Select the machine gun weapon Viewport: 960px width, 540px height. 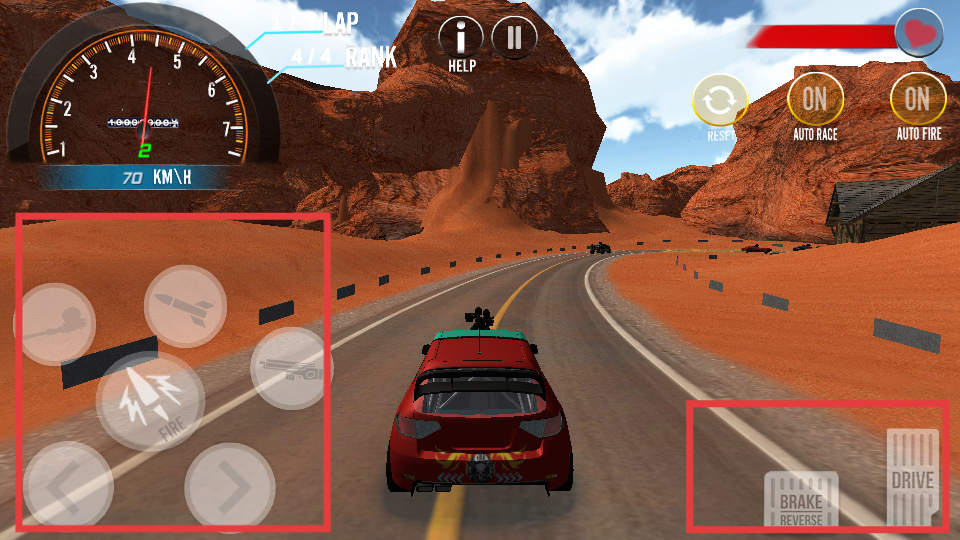[x=290, y=368]
